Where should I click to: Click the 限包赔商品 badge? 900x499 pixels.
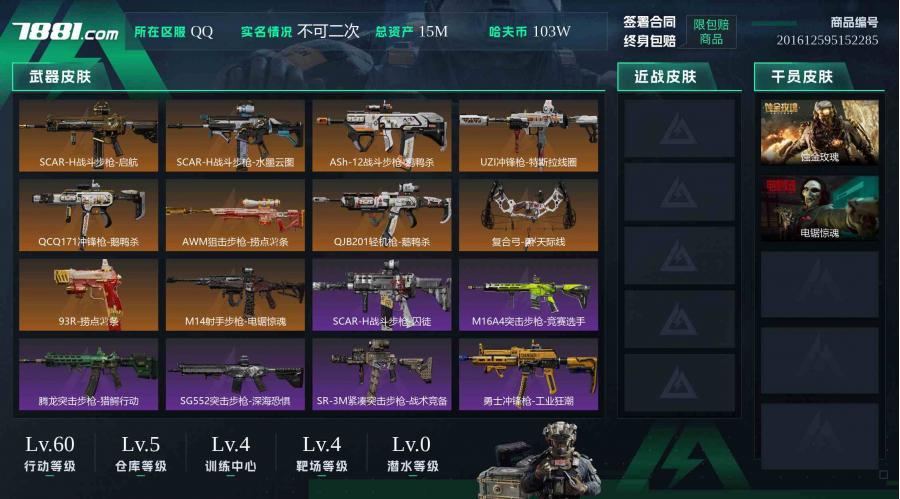[x=711, y=31]
